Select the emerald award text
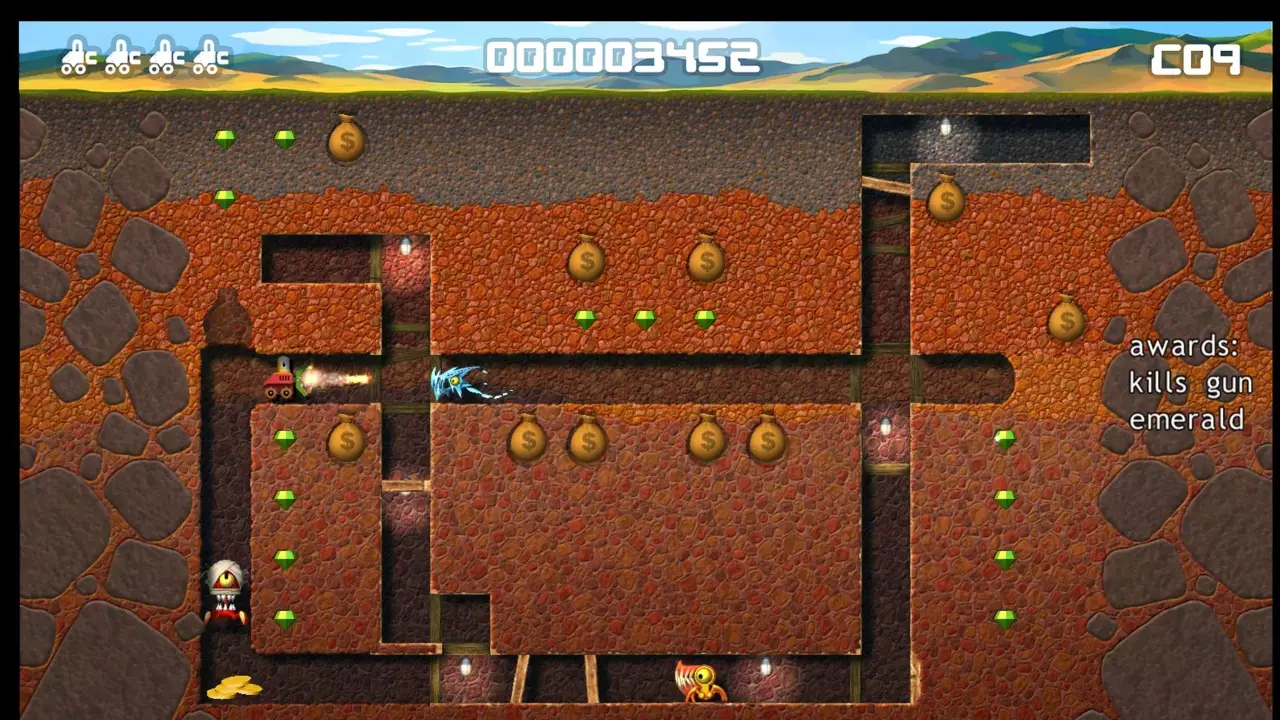The width and height of the screenshot is (1280, 720). coord(1187,420)
